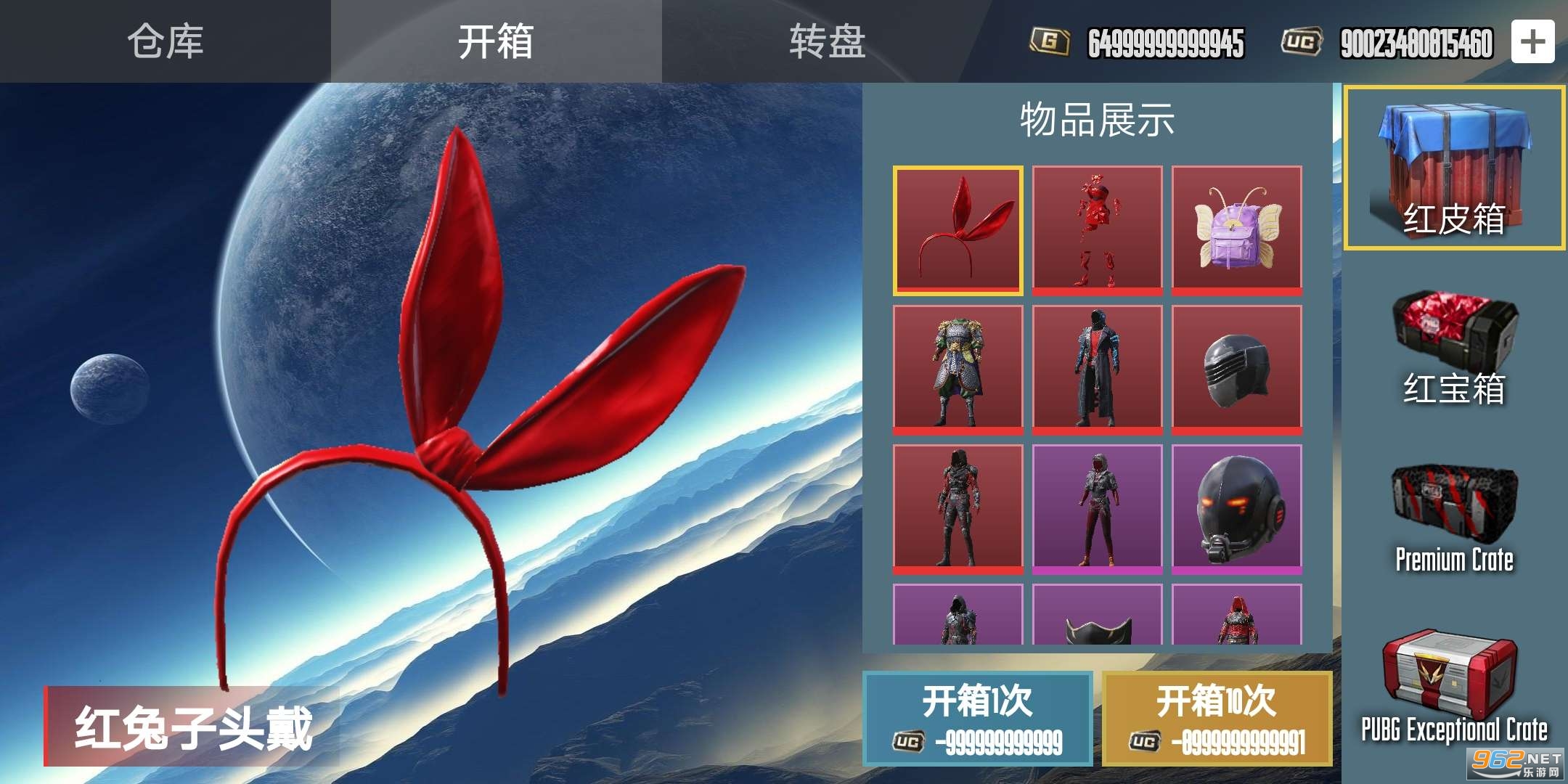Open the crate once with 开箱1次

(x=977, y=719)
